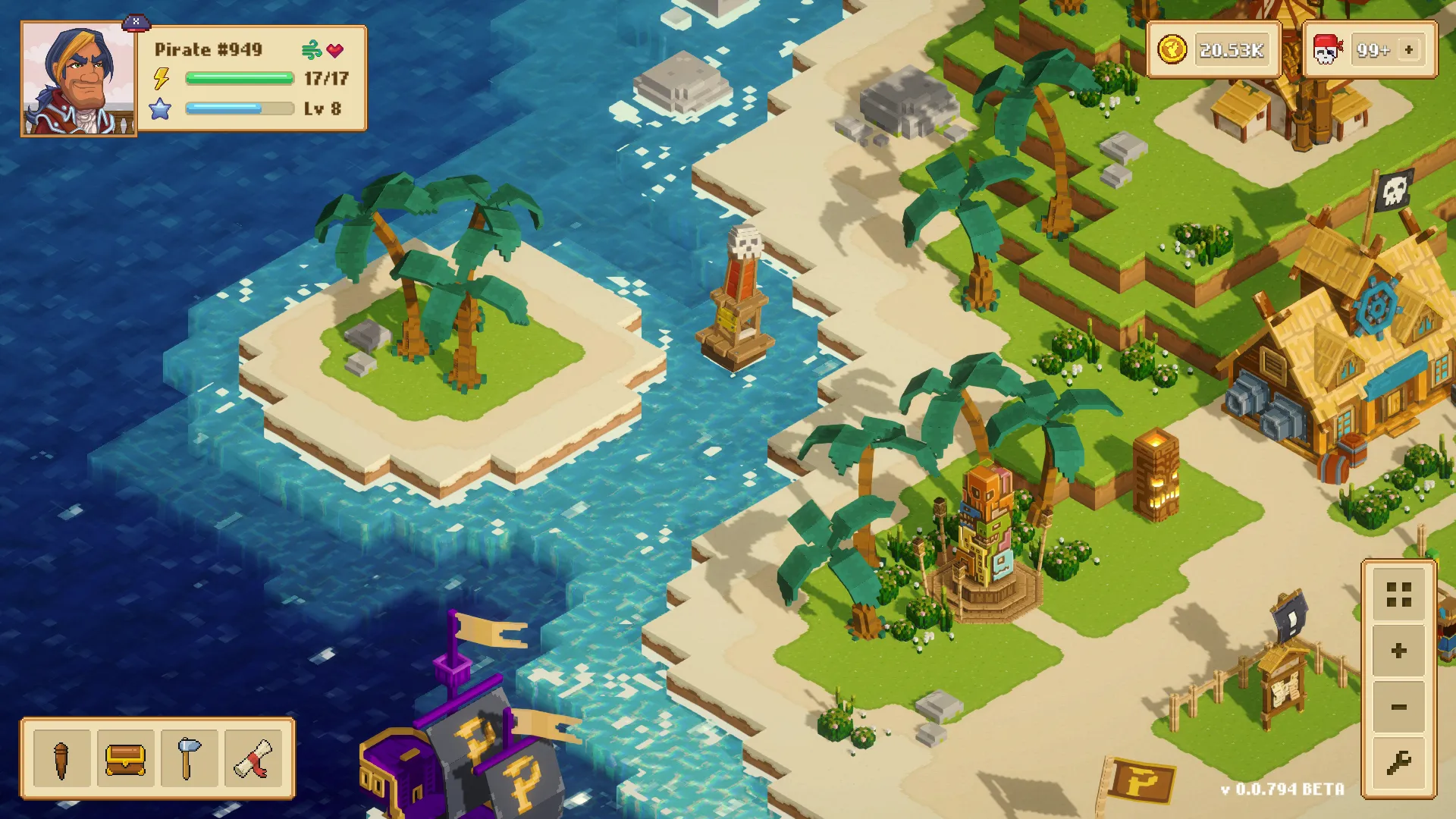Select the wooden torch tool
Viewport: 1456px width, 819px height.
(61, 758)
